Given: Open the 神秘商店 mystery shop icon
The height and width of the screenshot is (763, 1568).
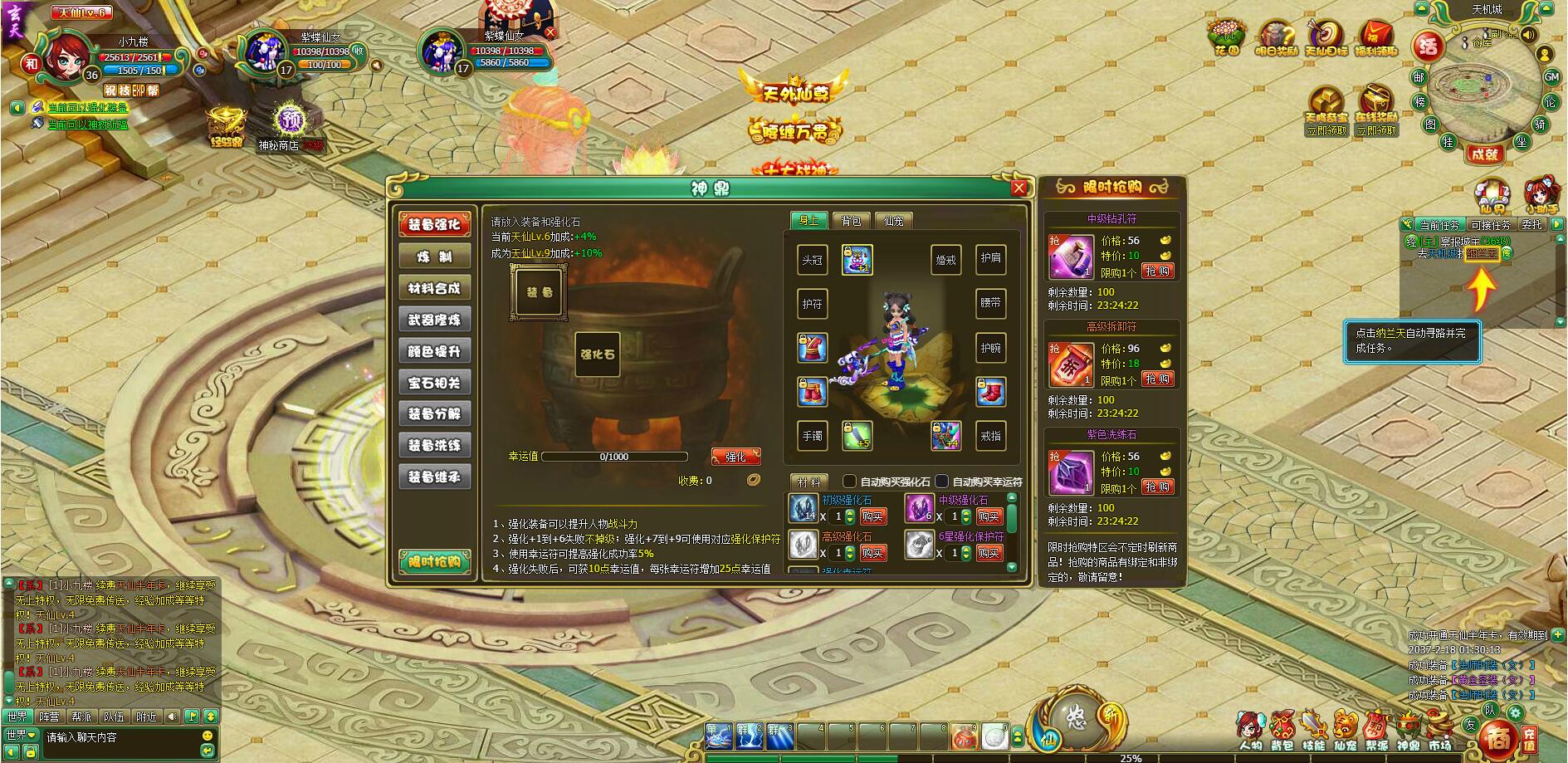Looking at the screenshot, I should click(x=288, y=122).
